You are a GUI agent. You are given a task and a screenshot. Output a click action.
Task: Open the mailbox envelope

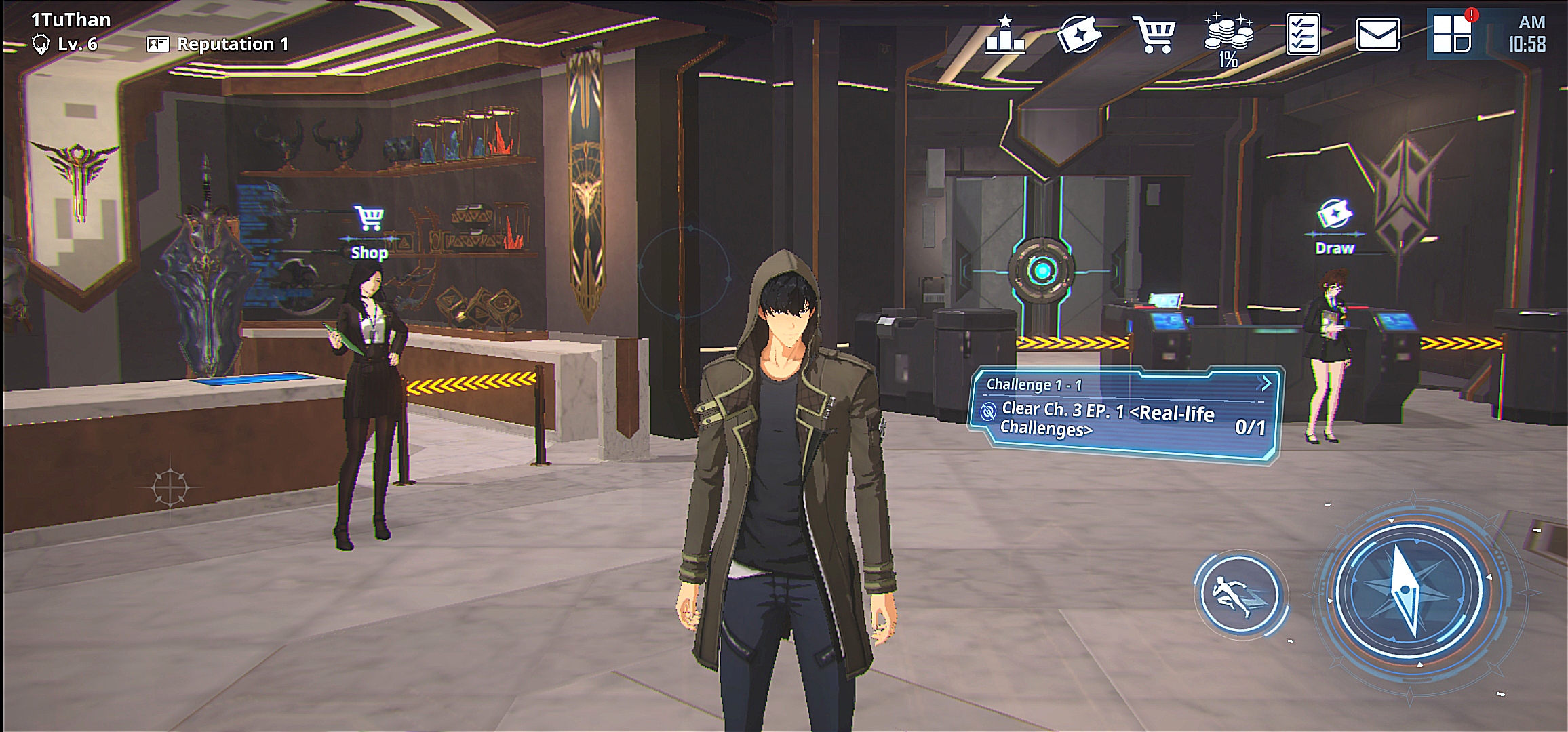tap(1377, 35)
